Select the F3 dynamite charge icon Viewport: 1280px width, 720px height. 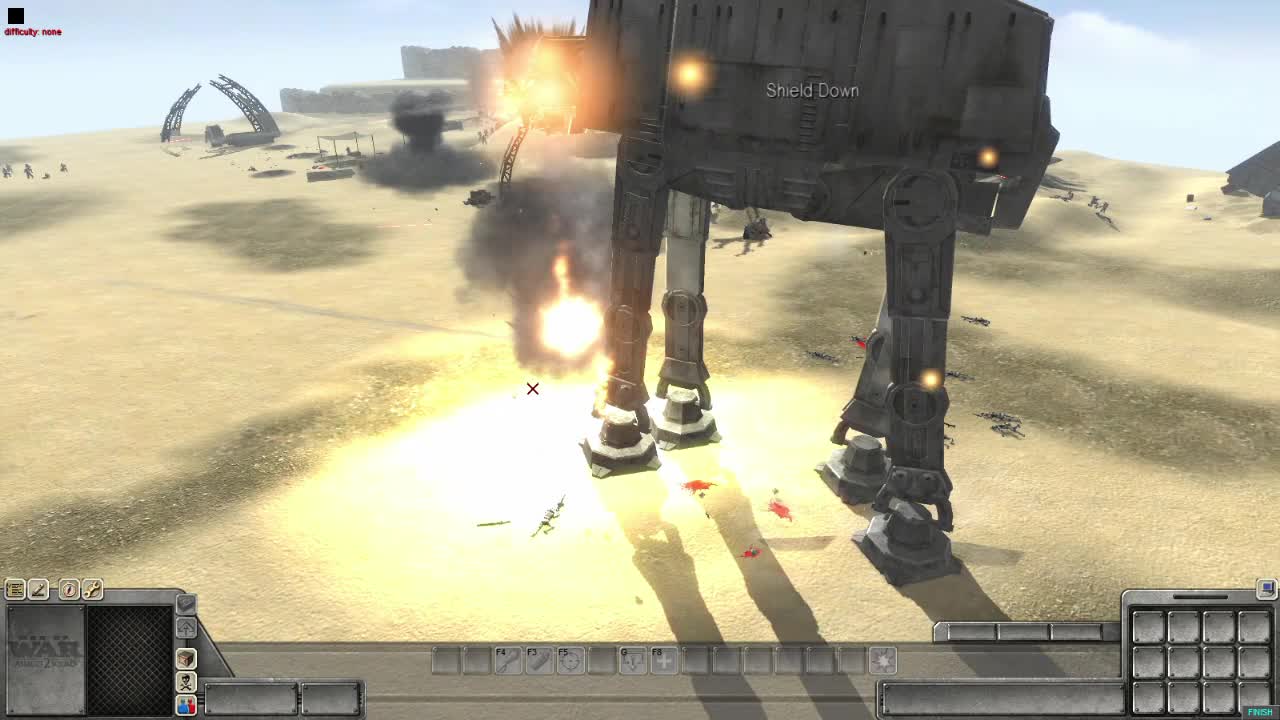point(538,660)
